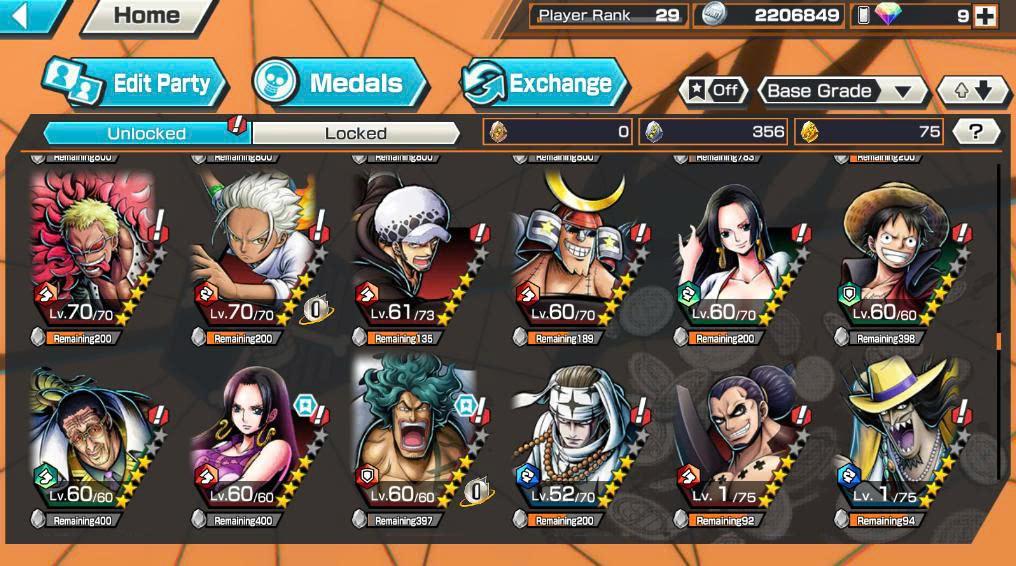Toggle the favorites filter Off button
Image resolution: width=1016 pixels, height=566 pixels.
713,91
